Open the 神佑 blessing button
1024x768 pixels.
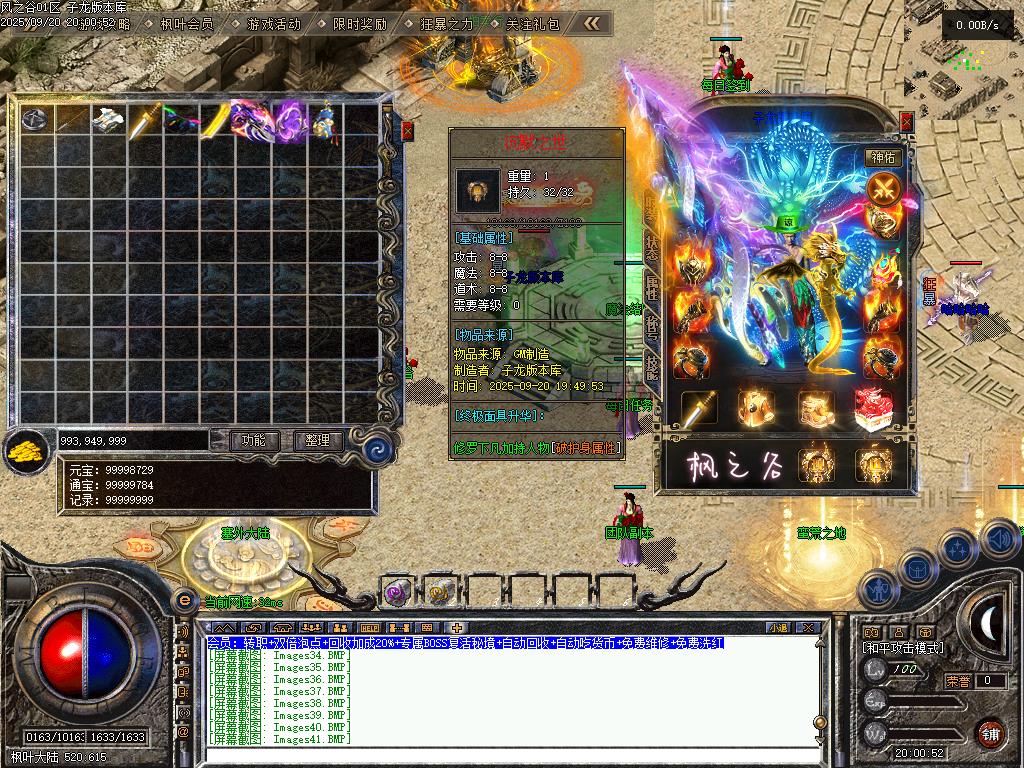coord(884,157)
